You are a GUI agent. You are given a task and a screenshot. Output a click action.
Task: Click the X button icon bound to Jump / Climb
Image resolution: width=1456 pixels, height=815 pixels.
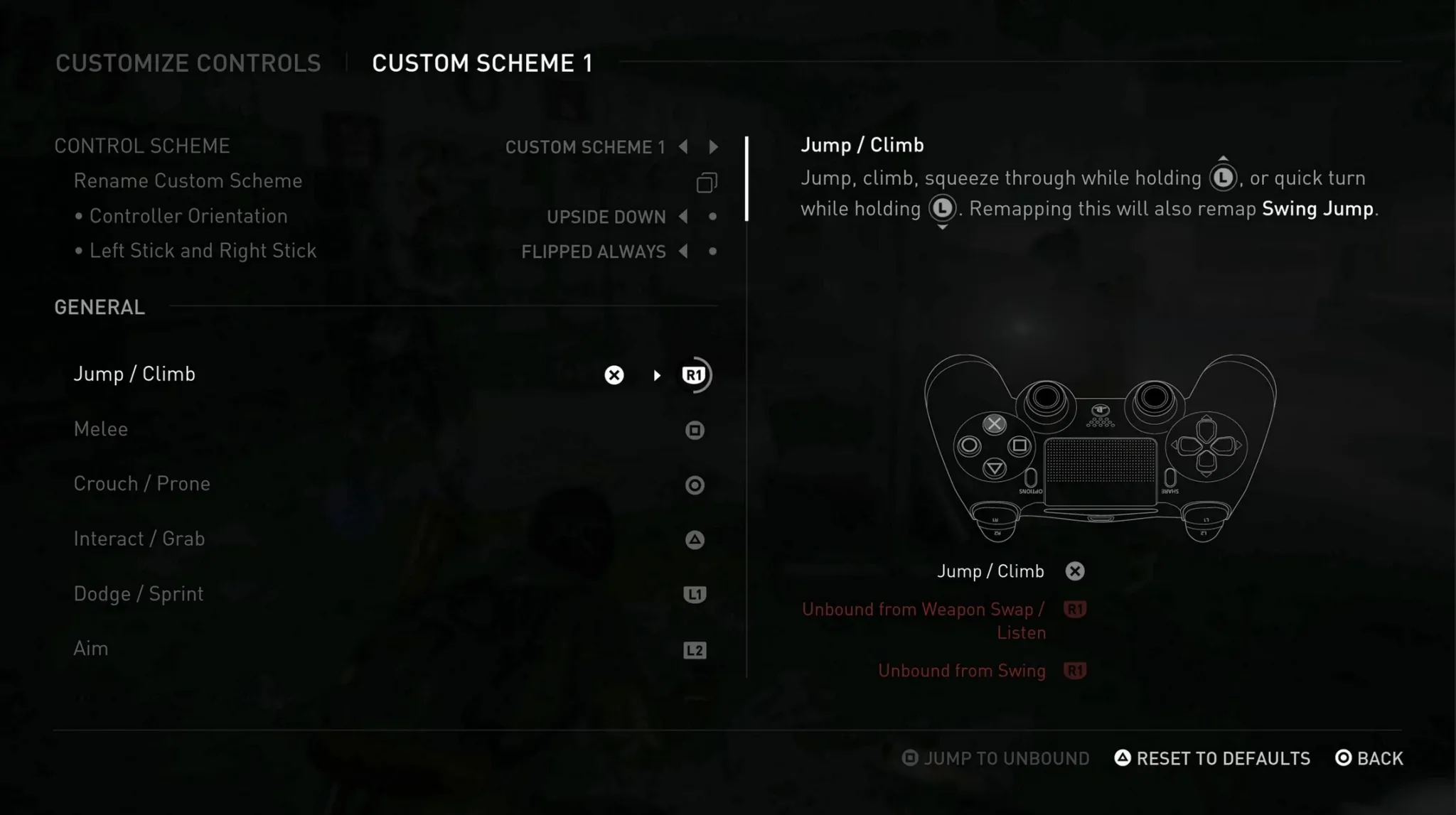point(614,374)
